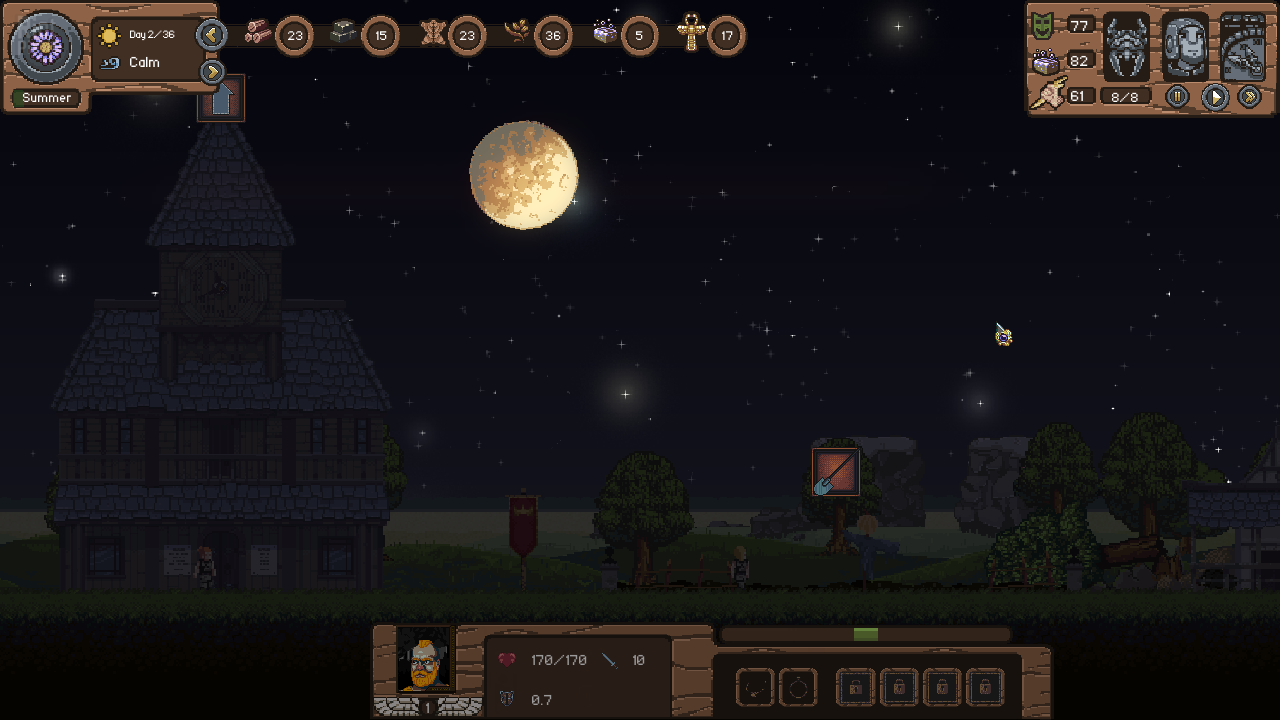This screenshot has width=1280, height=720.
Task: Select the stone head villager card
Action: pyautogui.click(x=1185, y=46)
